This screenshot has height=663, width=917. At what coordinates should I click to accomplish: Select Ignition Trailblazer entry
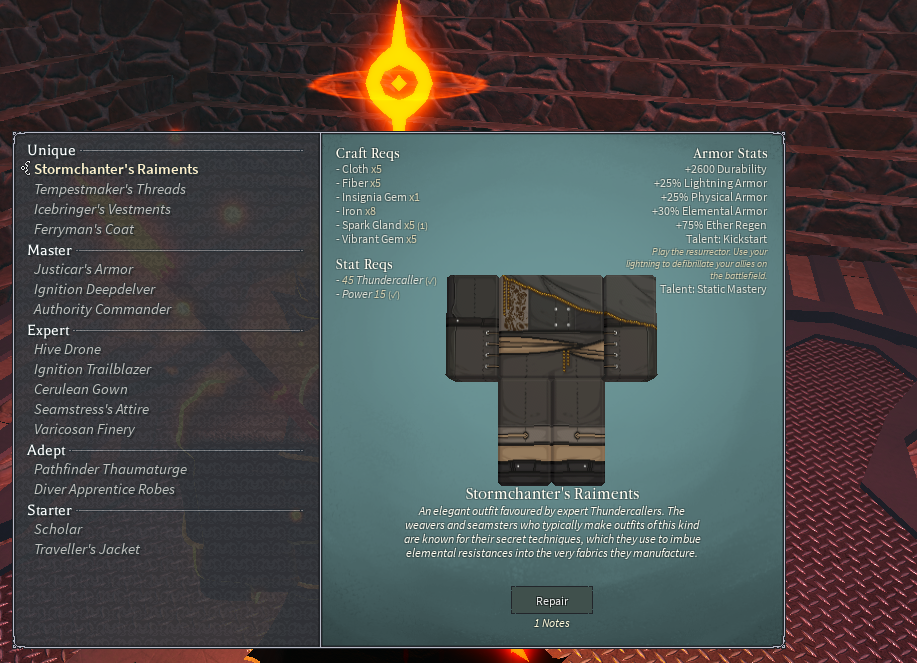point(93,369)
